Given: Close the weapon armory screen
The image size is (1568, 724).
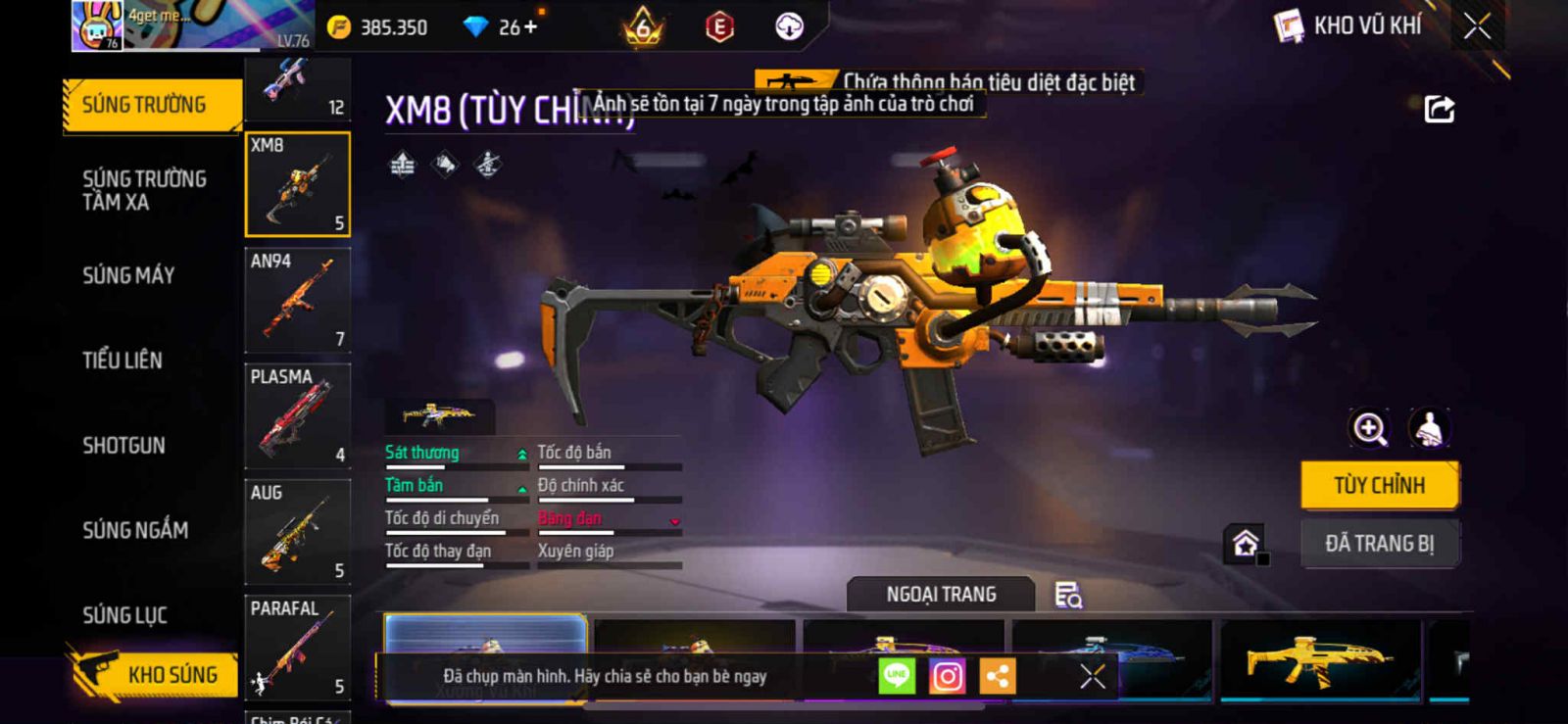Looking at the screenshot, I should (1477, 26).
